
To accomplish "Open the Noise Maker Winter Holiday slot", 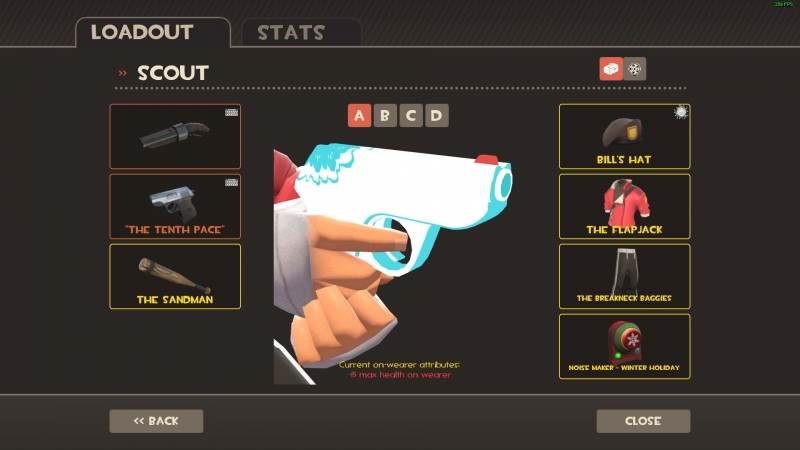I will pyautogui.click(x=624, y=346).
